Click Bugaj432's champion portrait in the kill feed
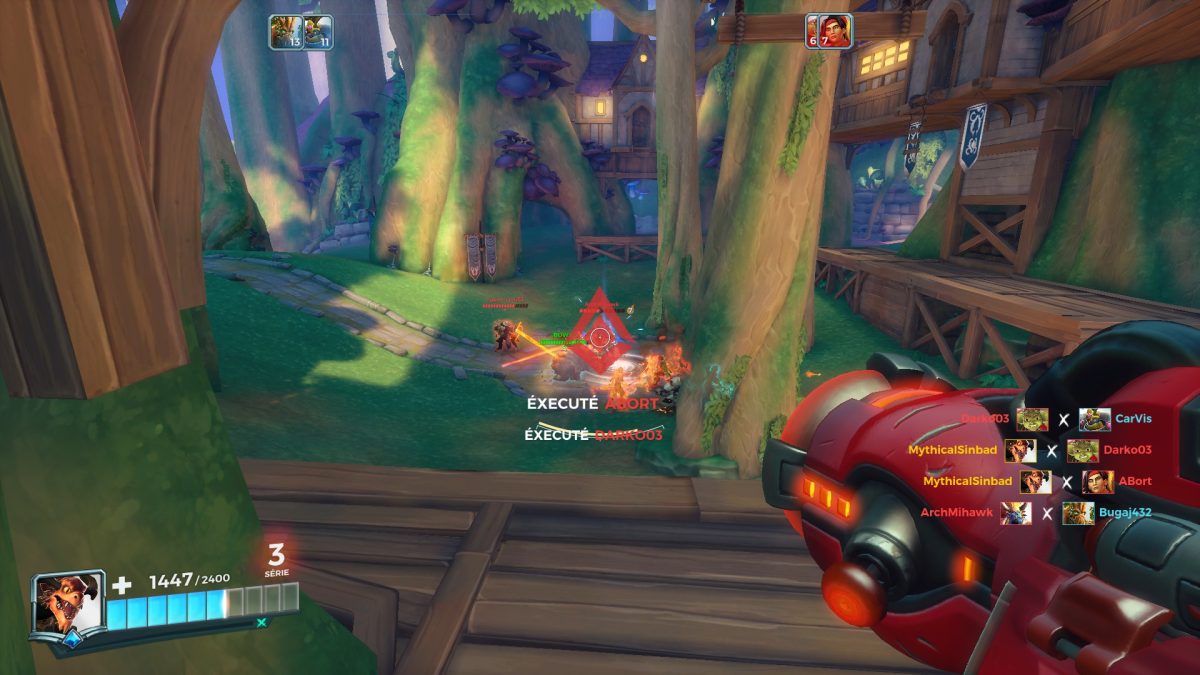 point(1078,513)
